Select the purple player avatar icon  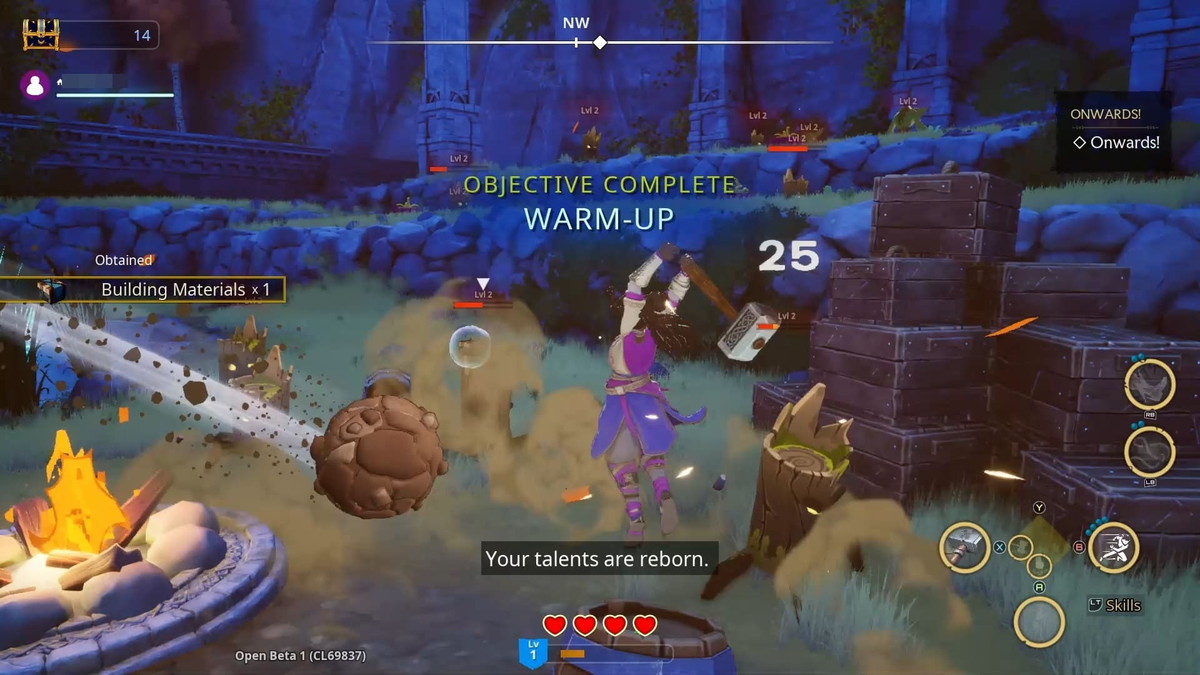point(35,86)
